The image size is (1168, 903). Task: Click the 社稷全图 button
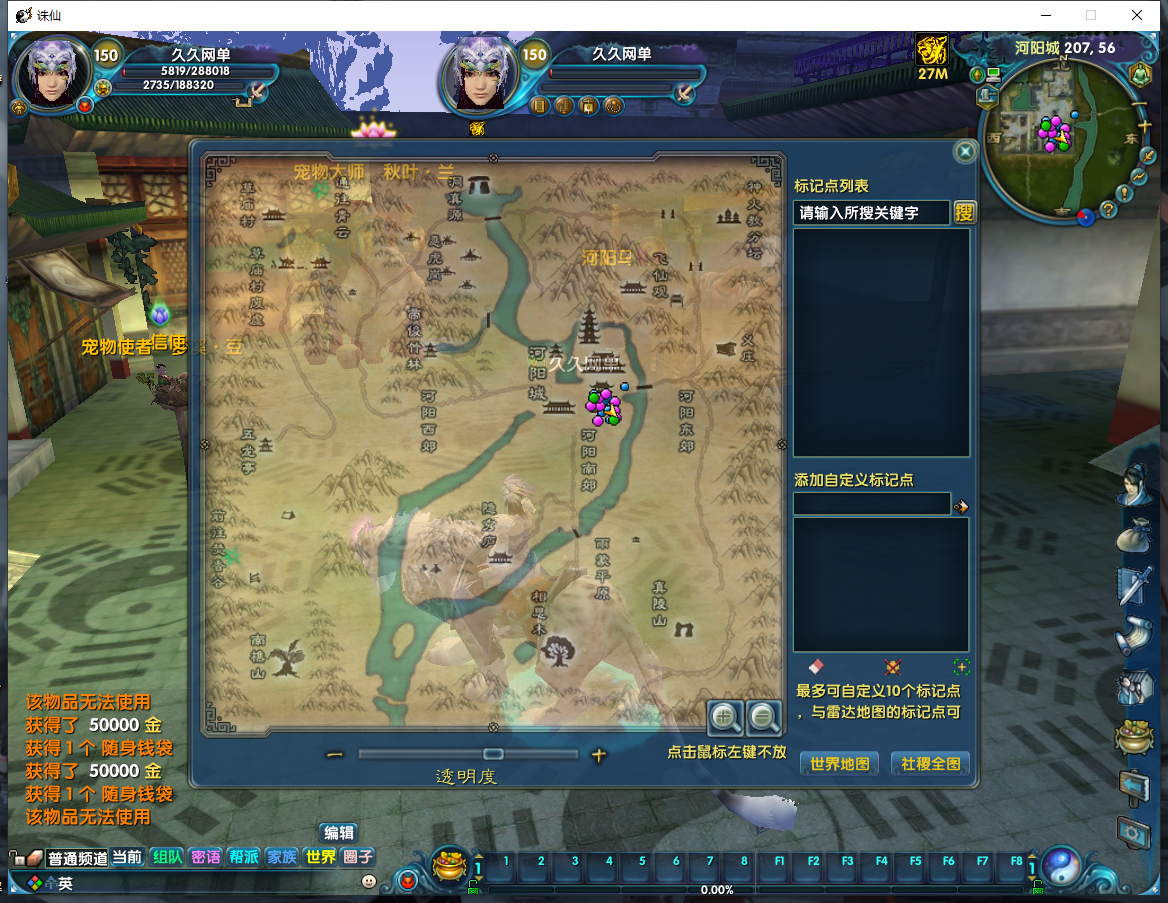pyautogui.click(x=930, y=764)
